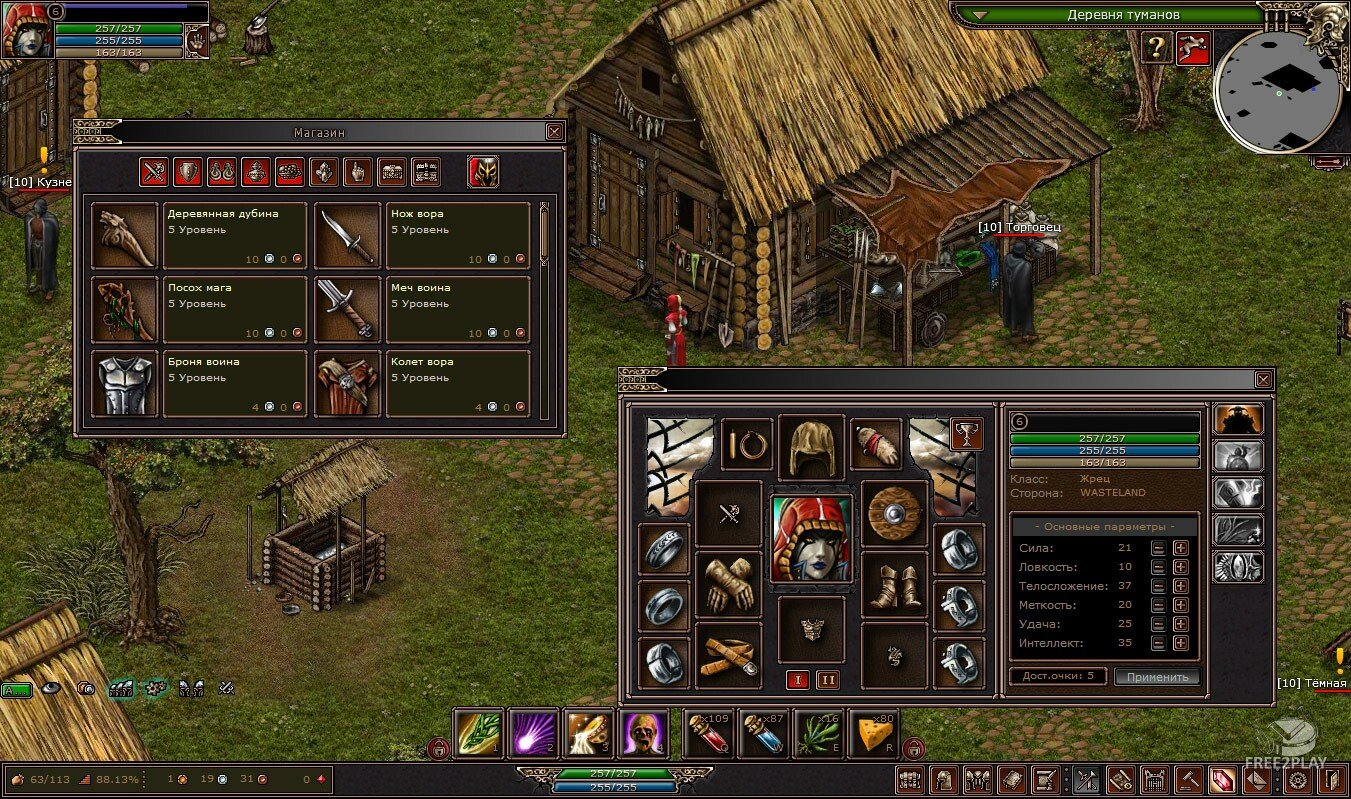Close the character equipment window
Viewport: 1351px width, 799px height.
1263,380
